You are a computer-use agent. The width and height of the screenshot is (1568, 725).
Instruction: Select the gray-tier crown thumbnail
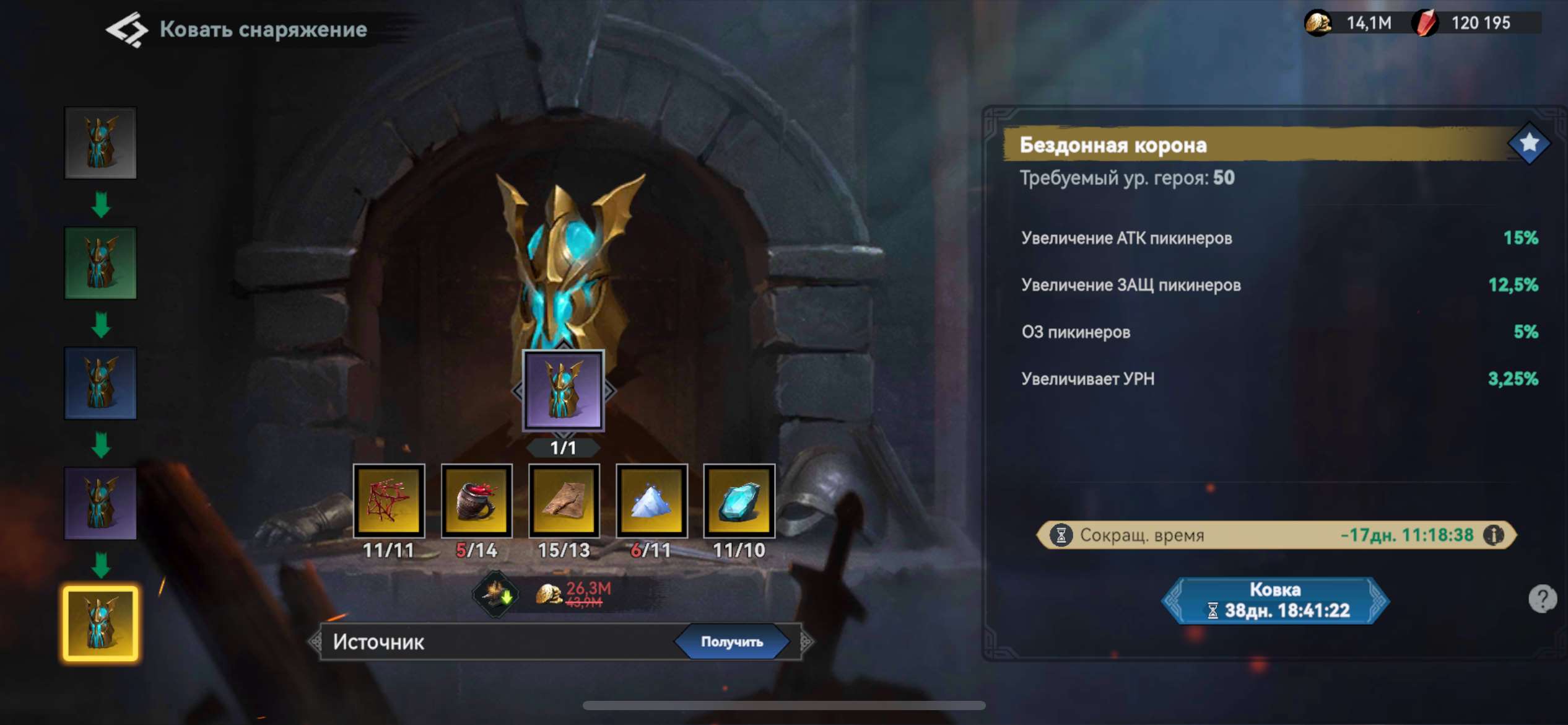click(100, 143)
